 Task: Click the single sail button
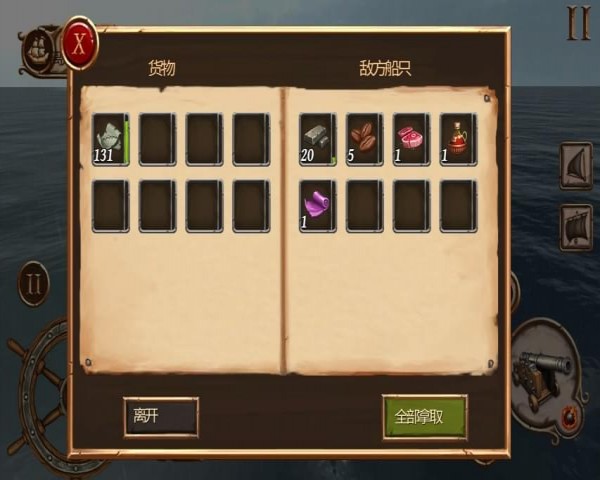coord(577,167)
